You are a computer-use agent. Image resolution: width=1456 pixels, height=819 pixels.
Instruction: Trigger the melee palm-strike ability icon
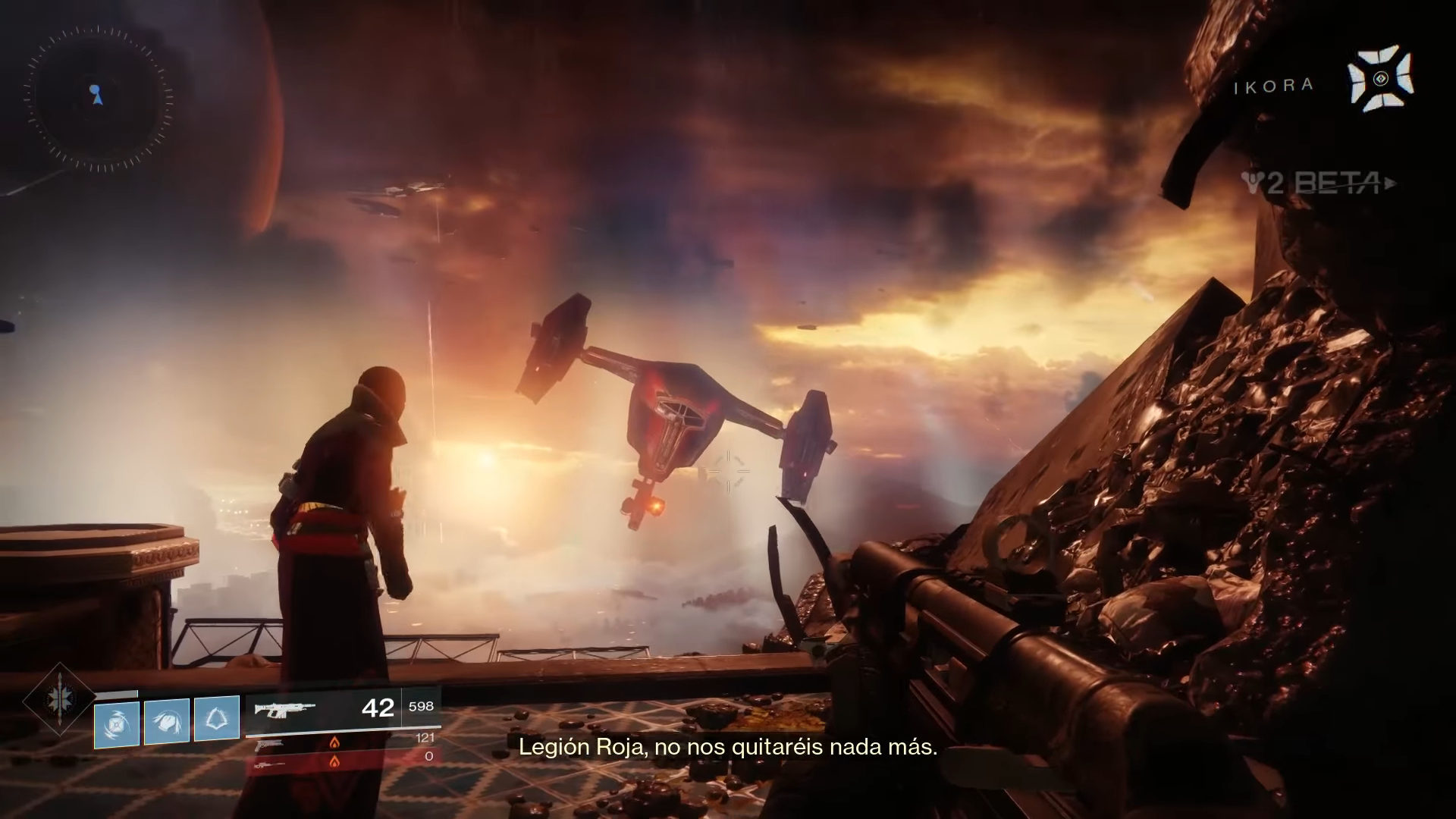point(167,720)
